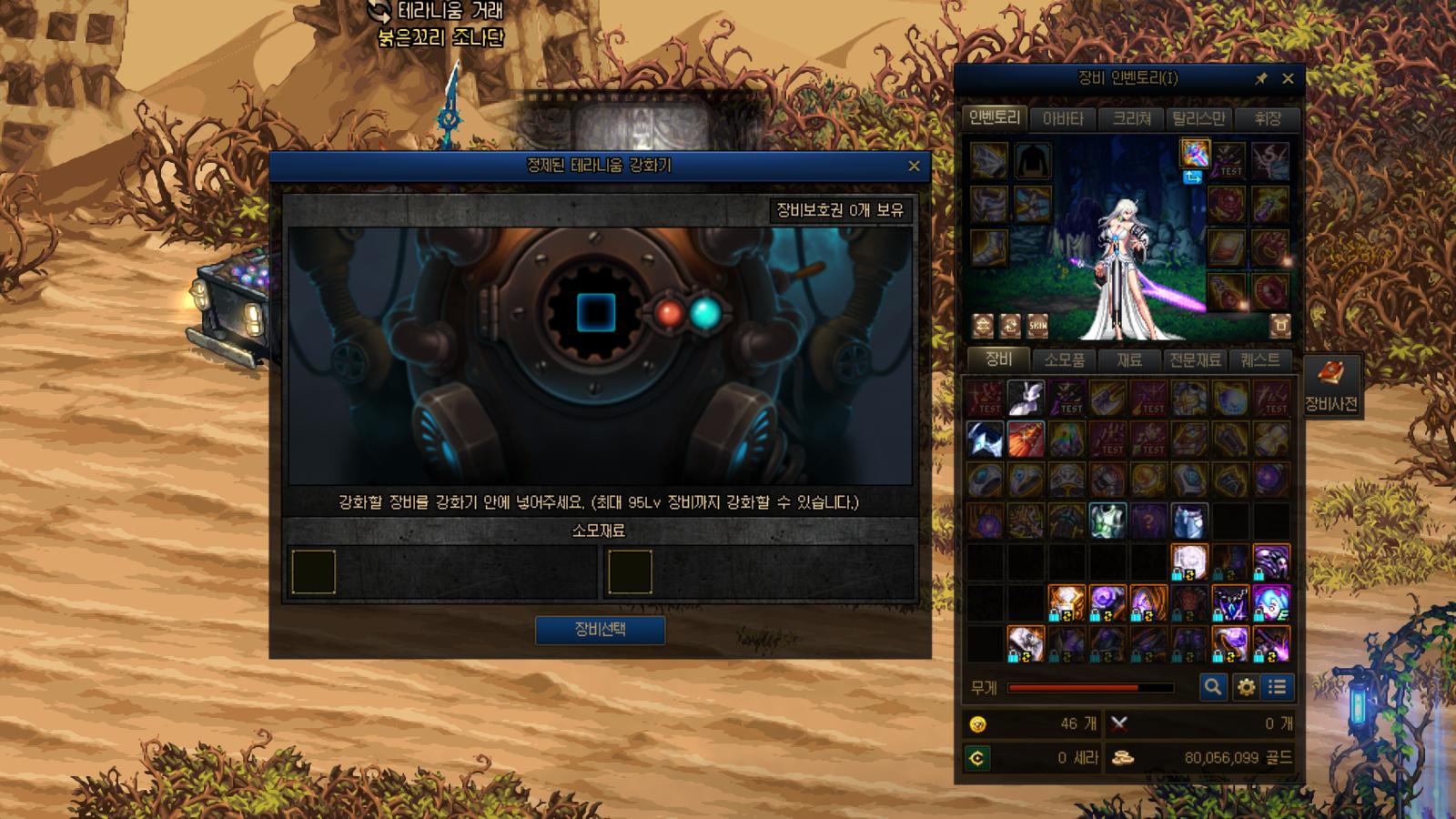
Task: Toggle the SKIN button under the character
Action: pos(1037,325)
